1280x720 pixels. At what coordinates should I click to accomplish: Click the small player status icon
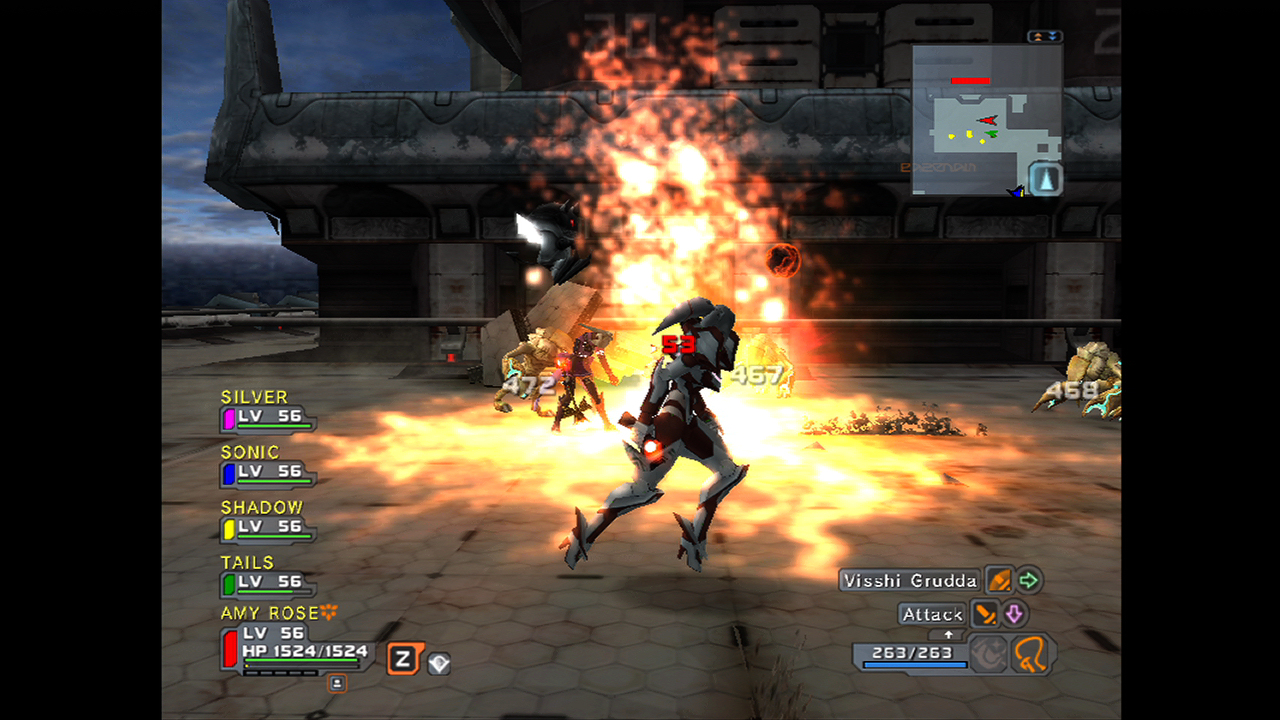(337, 684)
